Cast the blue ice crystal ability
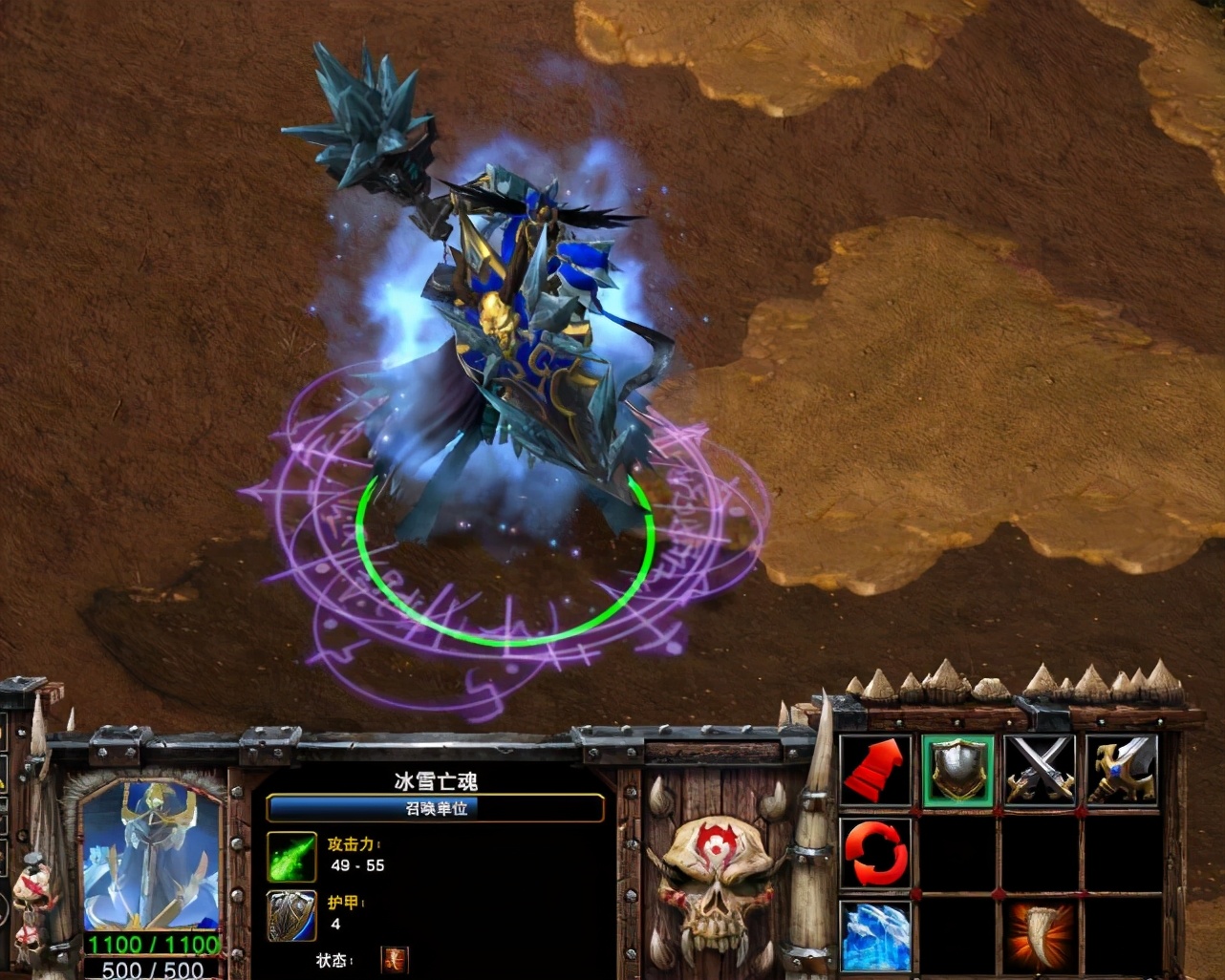This screenshot has width=1225, height=980. tap(876, 936)
